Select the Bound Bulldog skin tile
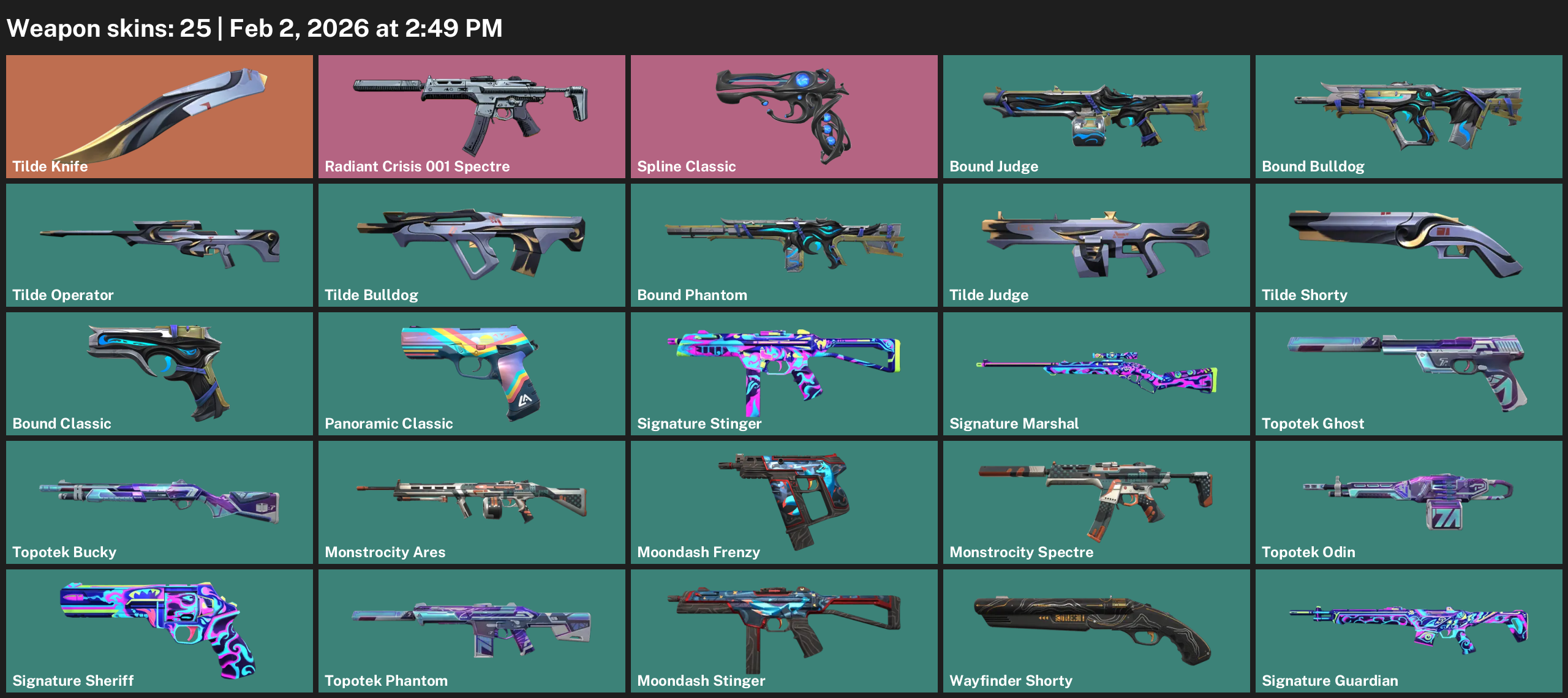 tap(1409, 116)
